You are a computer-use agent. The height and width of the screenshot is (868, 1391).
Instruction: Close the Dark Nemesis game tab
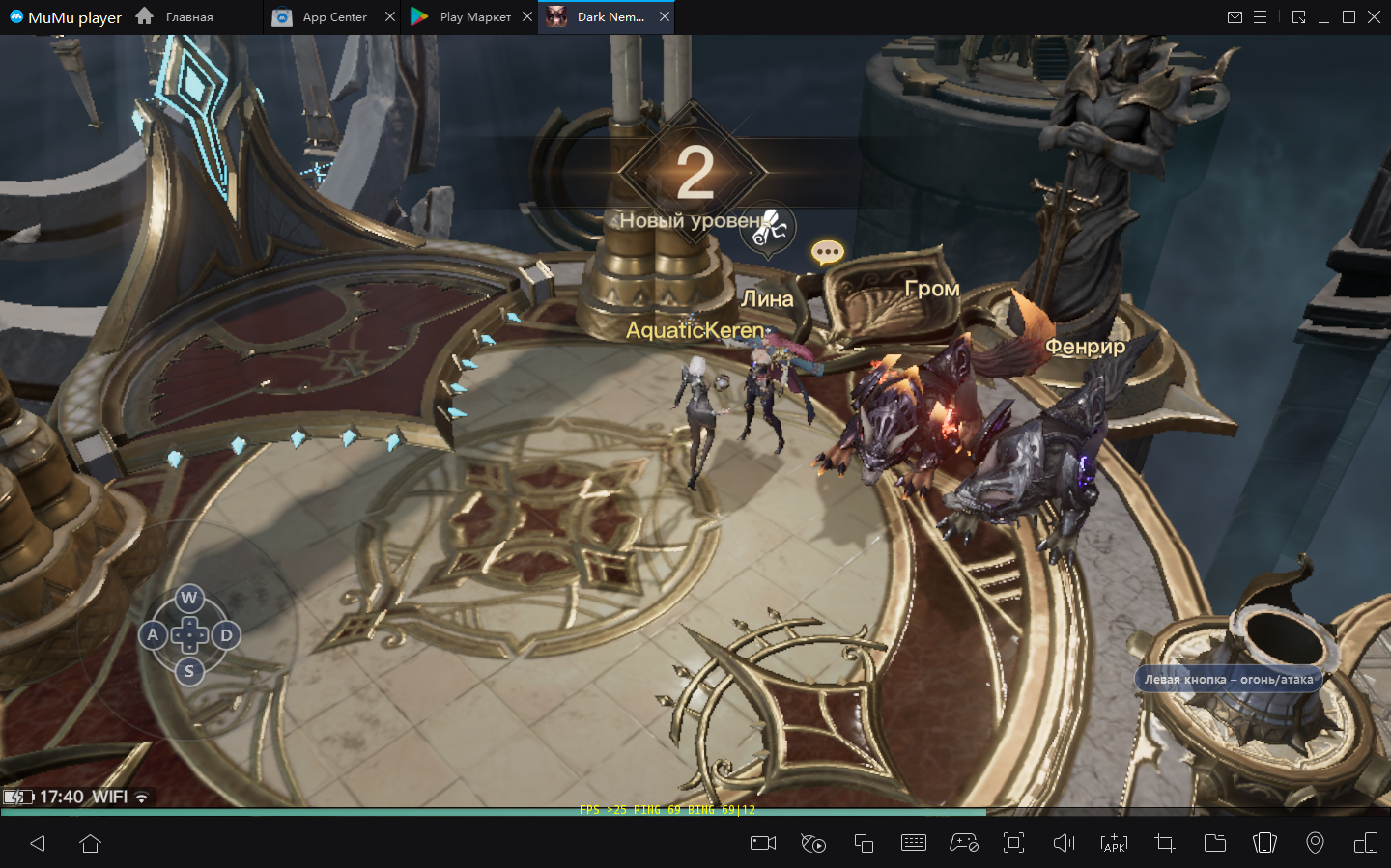tap(665, 17)
